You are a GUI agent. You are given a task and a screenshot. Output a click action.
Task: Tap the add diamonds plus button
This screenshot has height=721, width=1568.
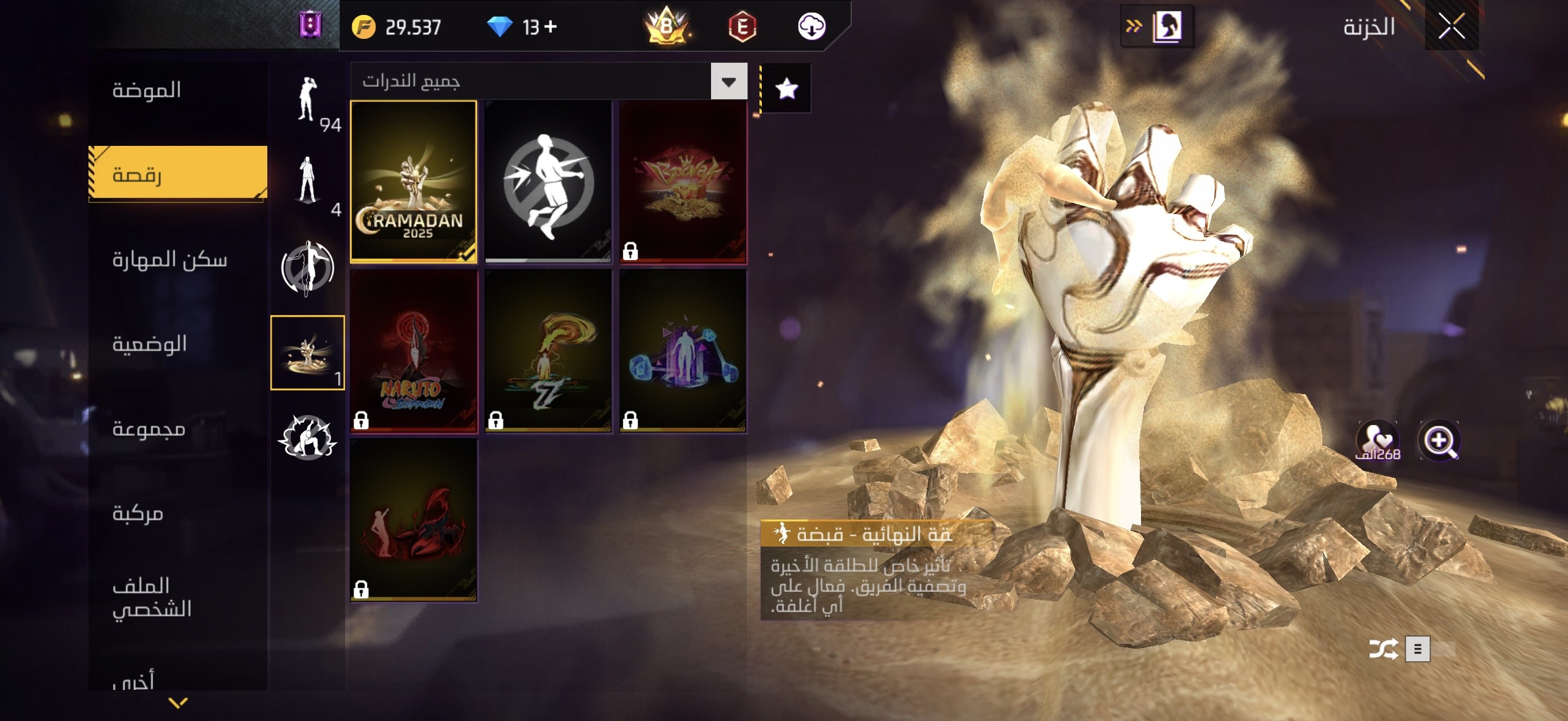click(x=550, y=27)
